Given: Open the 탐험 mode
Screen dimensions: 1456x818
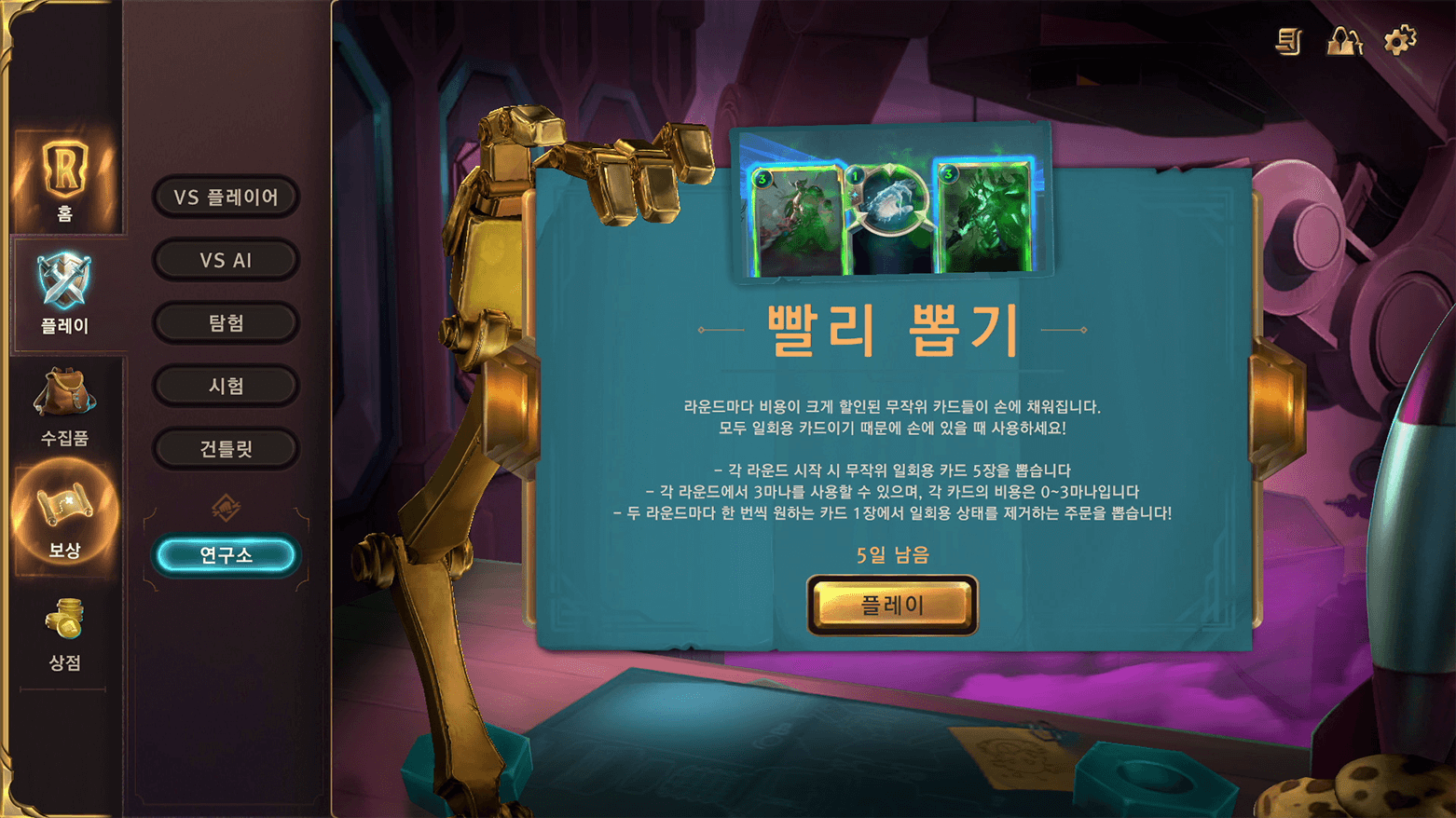Looking at the screenshot, I should [x=226, y=322].
